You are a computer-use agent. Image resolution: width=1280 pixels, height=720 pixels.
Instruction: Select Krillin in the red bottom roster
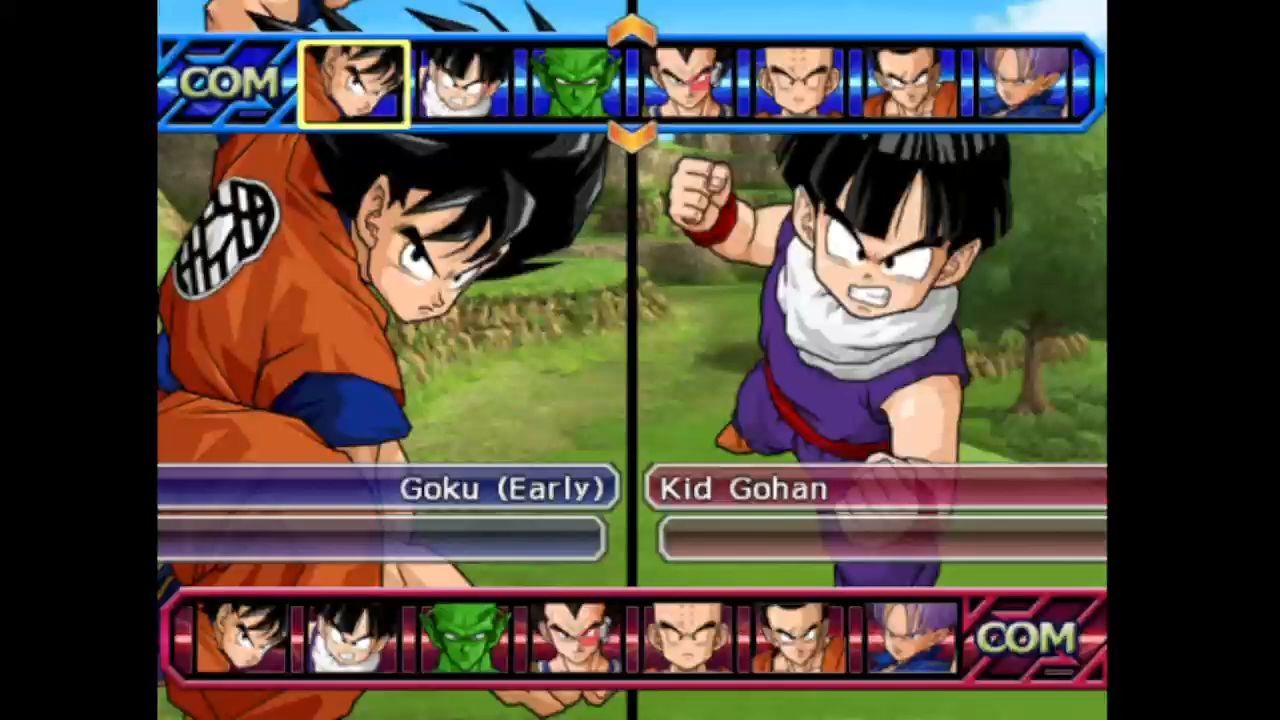click(x=686, y=638)
